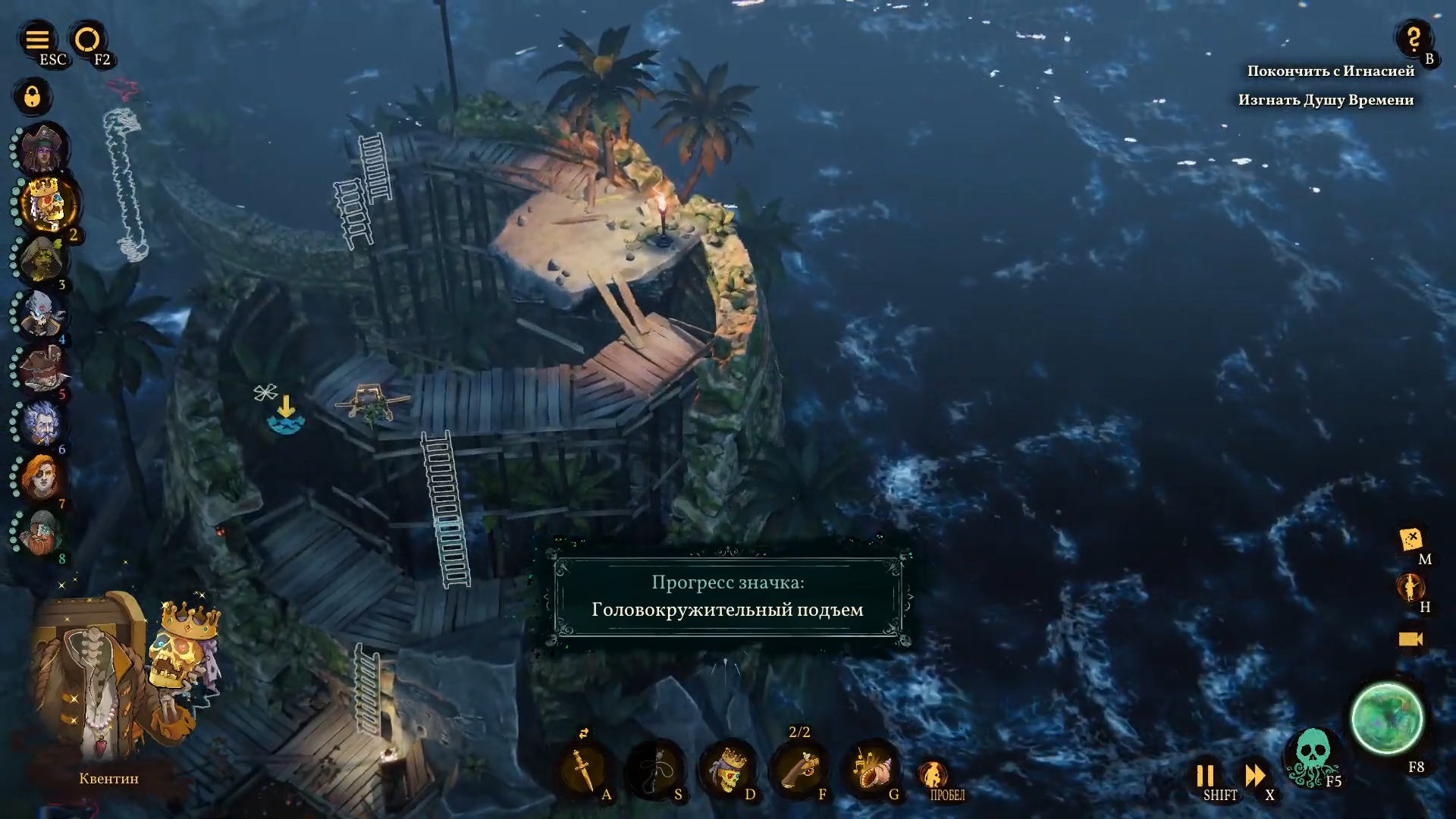Viewport: 1456px width, 819px height.
Task: Pause the game with the pause button
Action: coord(1205,775)
